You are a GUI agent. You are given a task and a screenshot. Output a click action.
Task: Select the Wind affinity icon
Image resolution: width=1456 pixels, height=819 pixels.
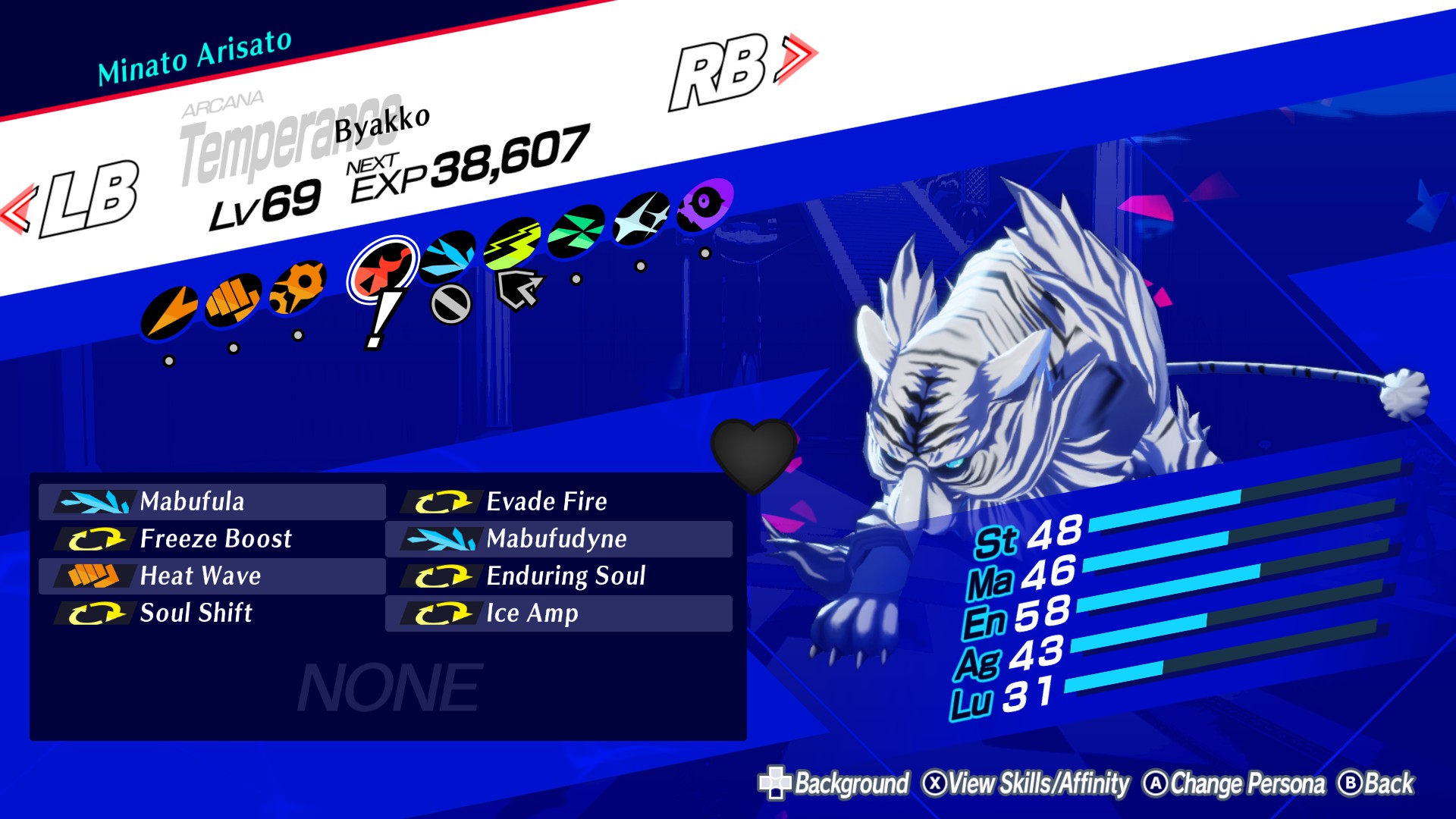pos(573,231)
